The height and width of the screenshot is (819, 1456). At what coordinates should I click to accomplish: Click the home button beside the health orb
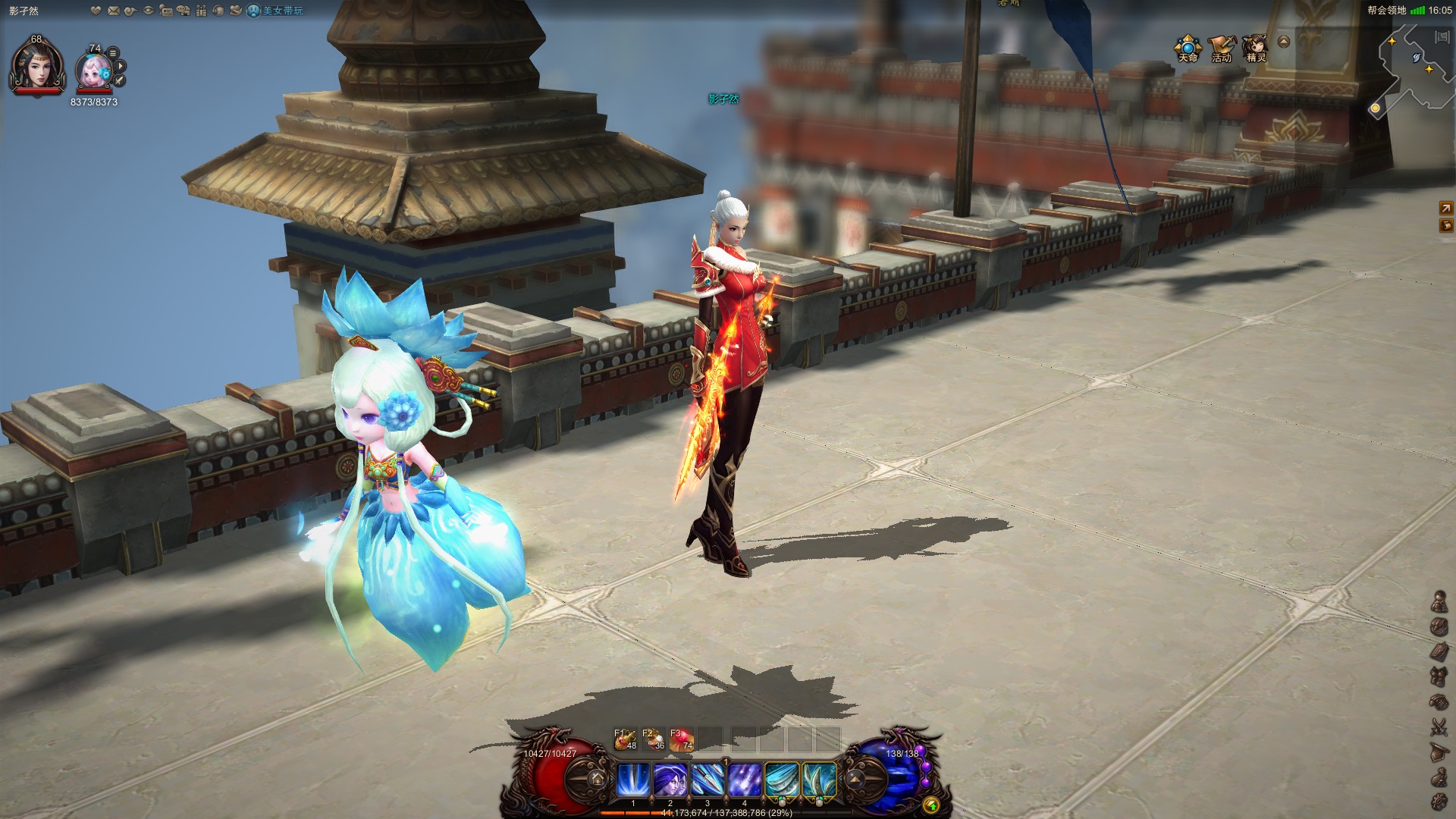[597, 779]
